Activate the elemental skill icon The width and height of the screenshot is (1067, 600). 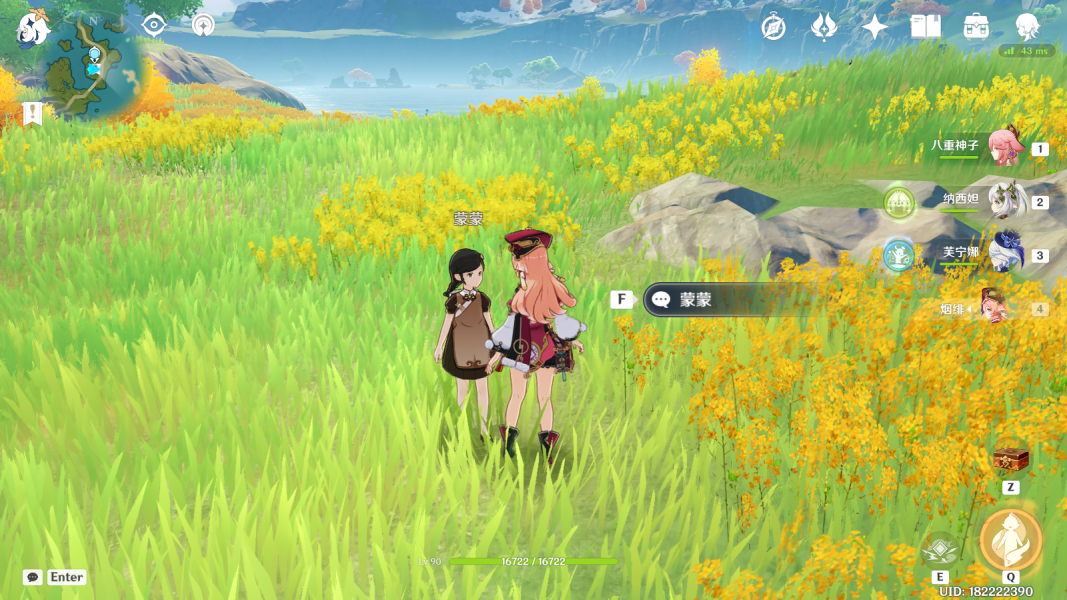[x=939, y=550]
